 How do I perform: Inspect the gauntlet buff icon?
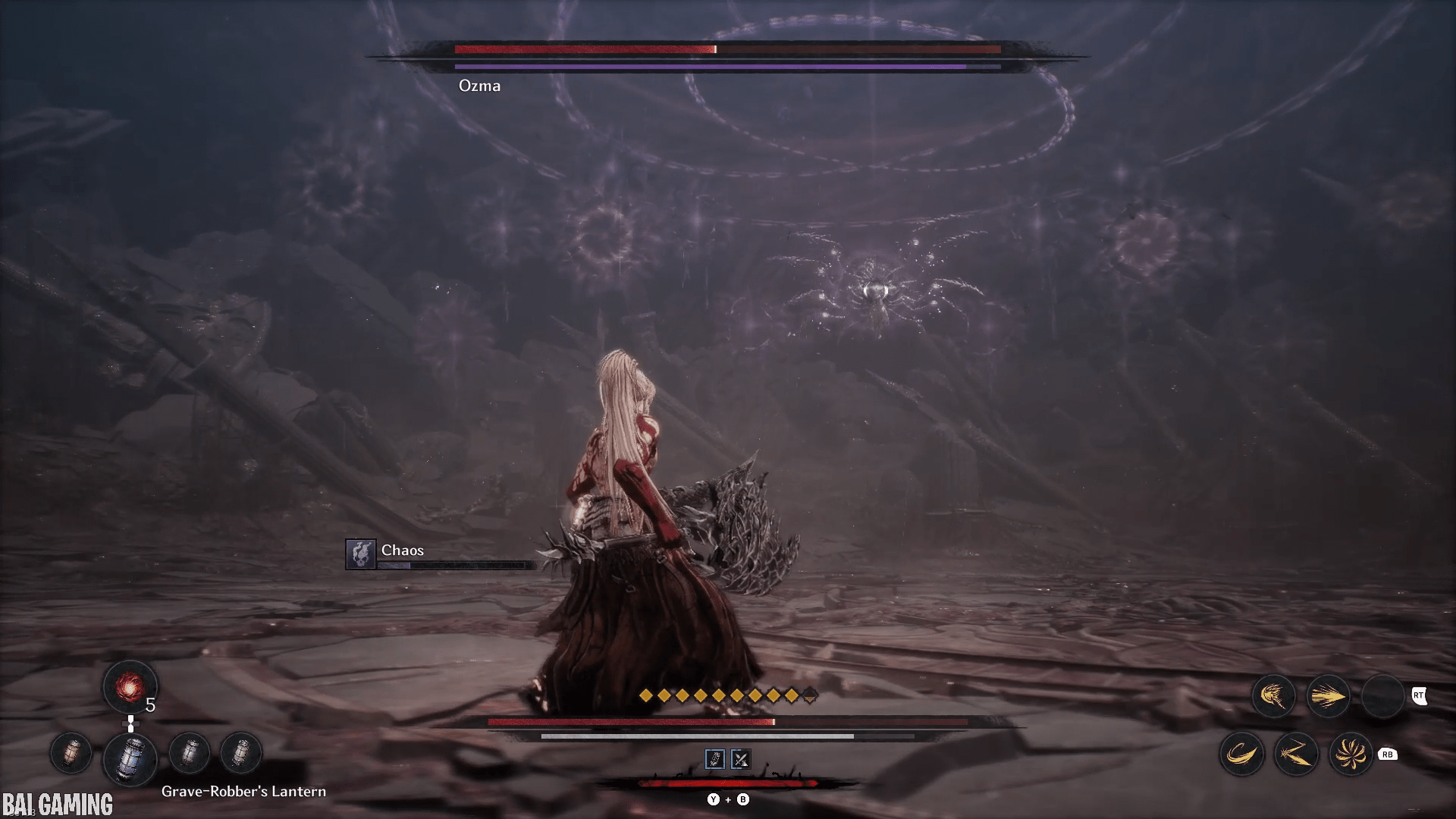(x=714, y=759)
